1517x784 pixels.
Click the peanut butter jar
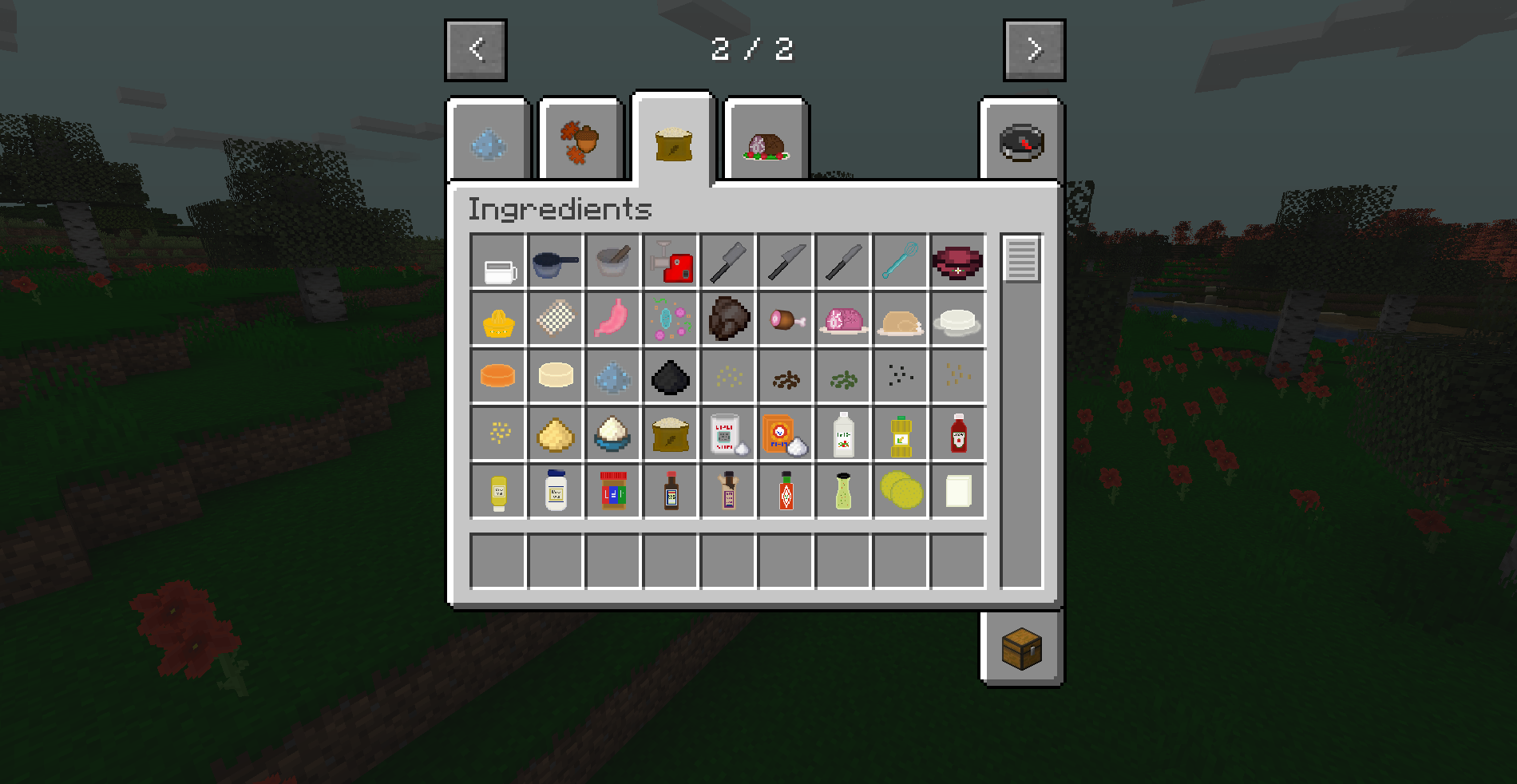click(x=613, y=491)
